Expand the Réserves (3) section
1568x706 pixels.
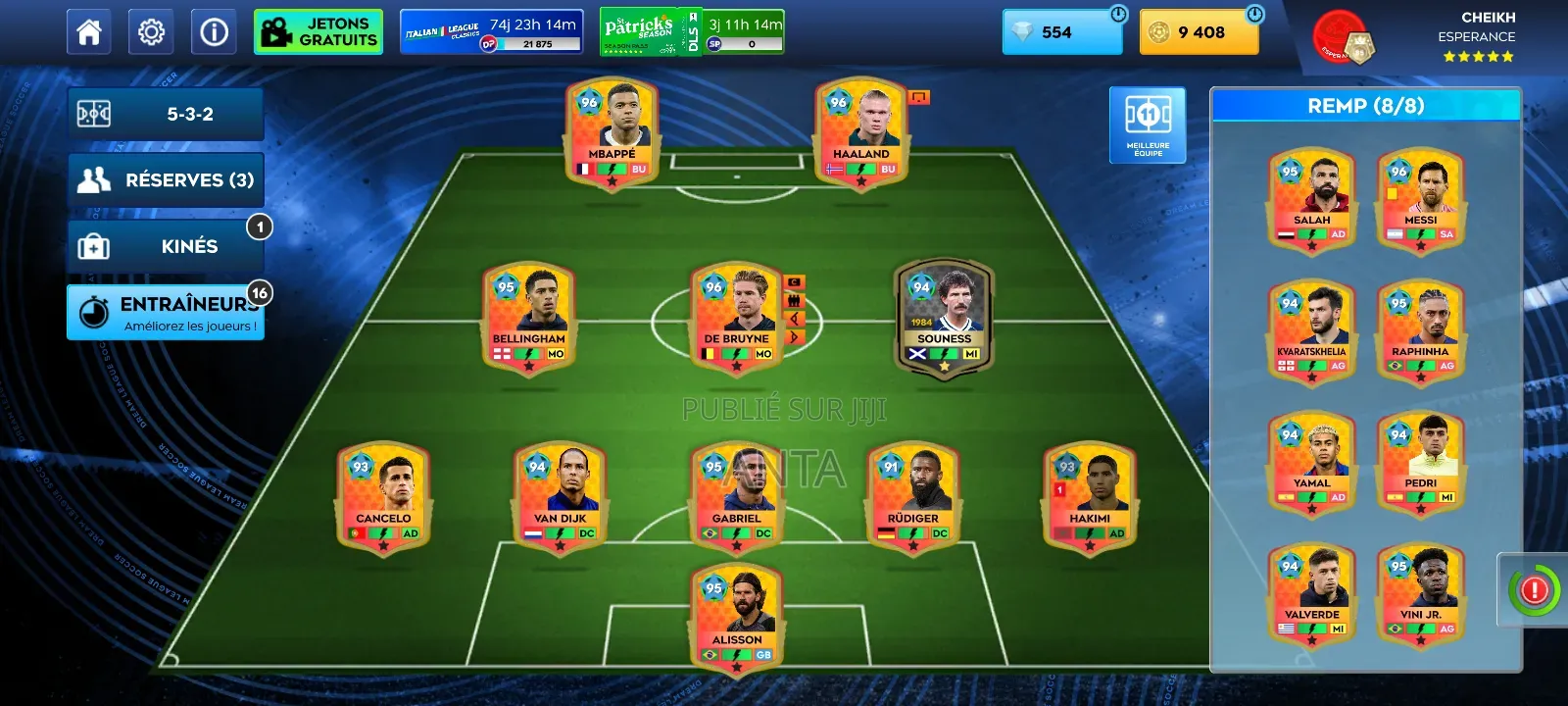[x=165, y=180]
